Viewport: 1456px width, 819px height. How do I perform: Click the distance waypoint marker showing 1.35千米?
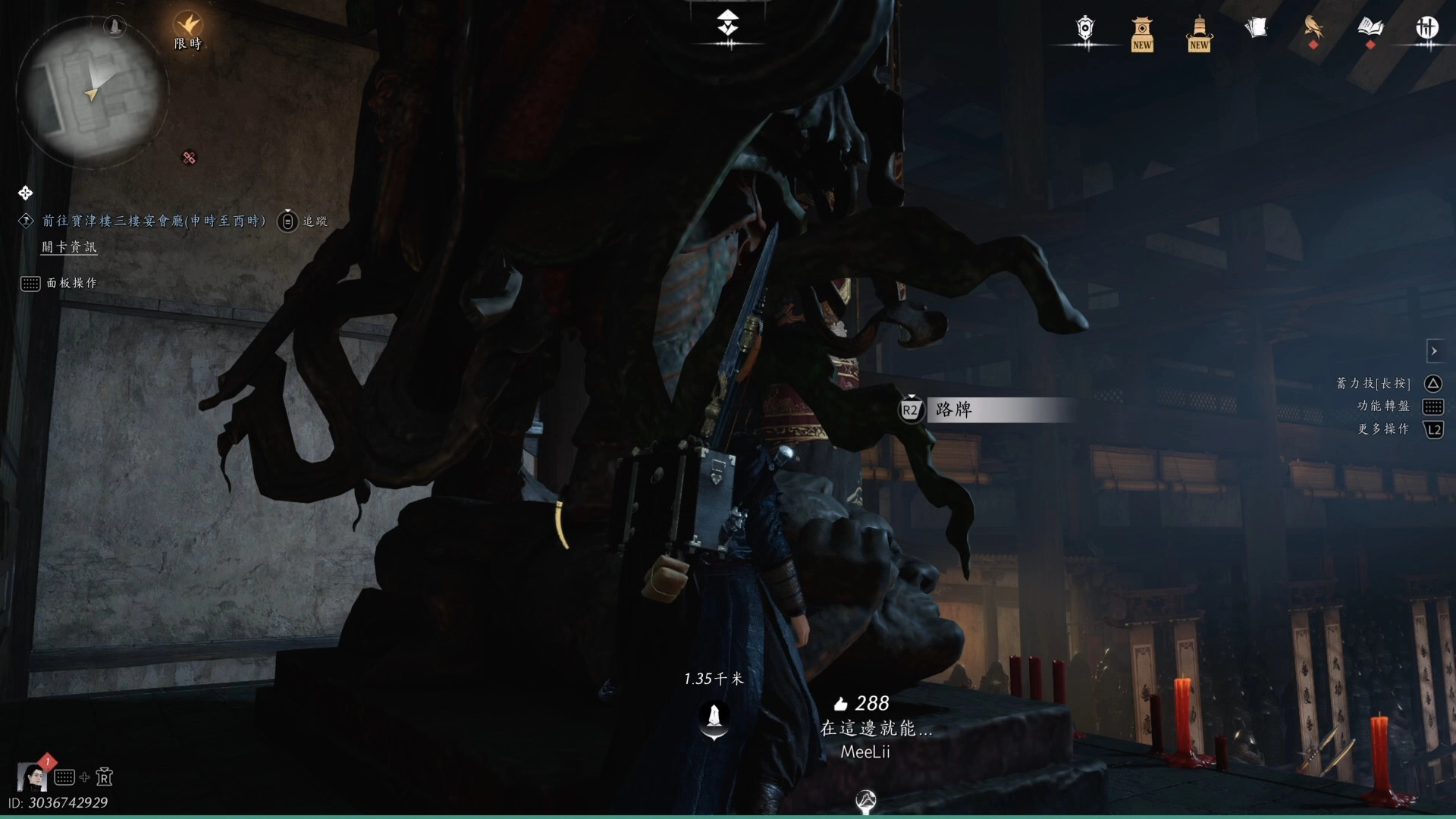pyautogui.click(x=714, y=717)
